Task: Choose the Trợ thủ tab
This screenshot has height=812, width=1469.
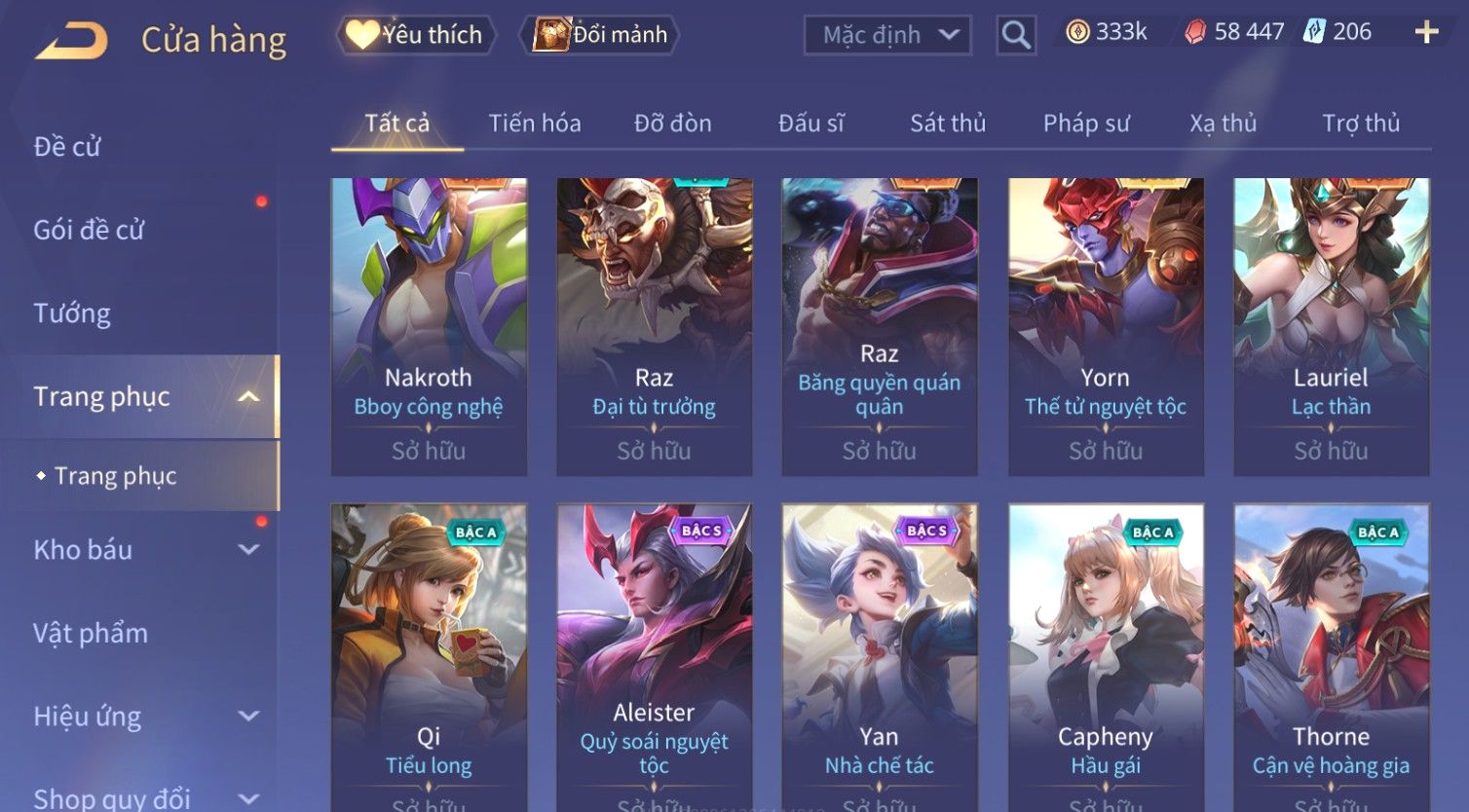Action: pos(1361,124)
